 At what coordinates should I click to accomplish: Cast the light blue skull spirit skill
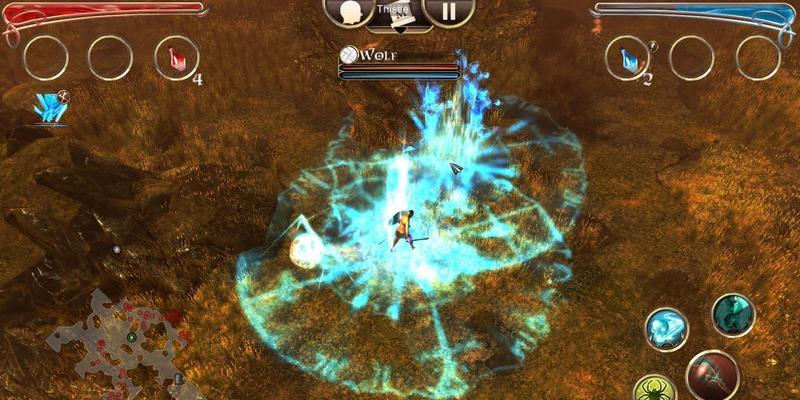point(665,328)
